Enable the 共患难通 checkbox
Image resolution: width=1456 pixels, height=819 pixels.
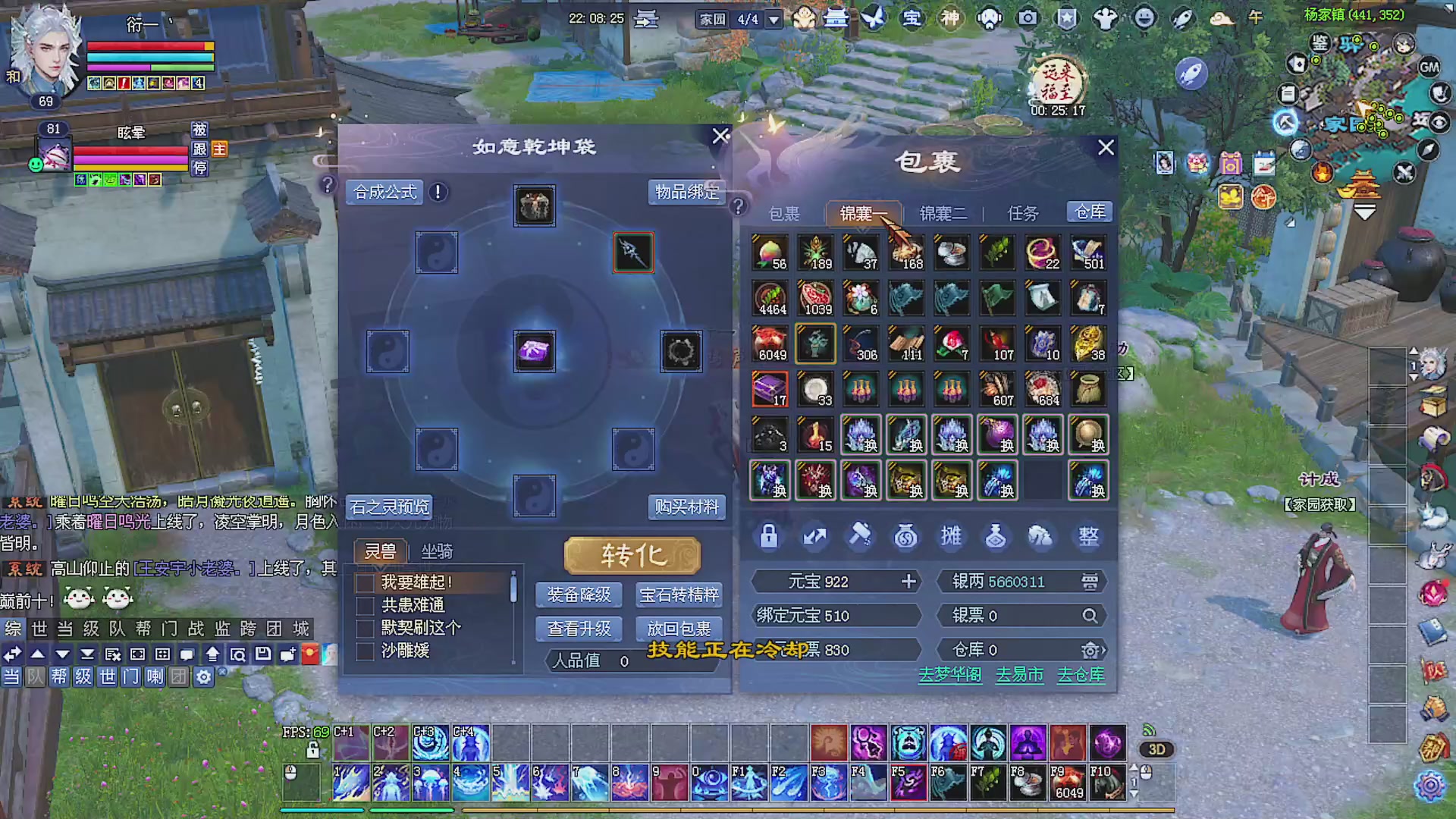point(364,605)
